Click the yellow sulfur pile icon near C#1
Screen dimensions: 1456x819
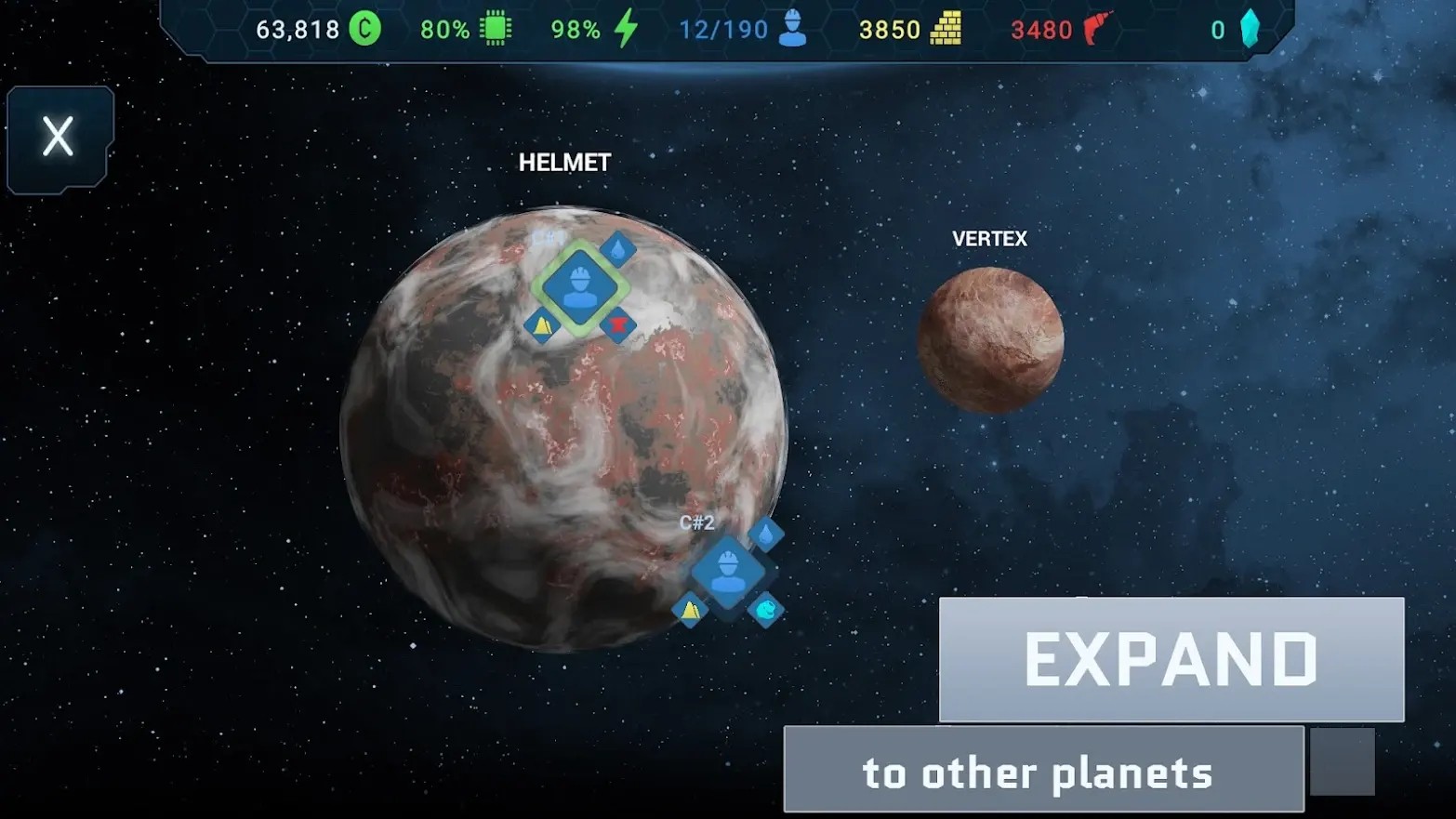[x=543, y=325]
